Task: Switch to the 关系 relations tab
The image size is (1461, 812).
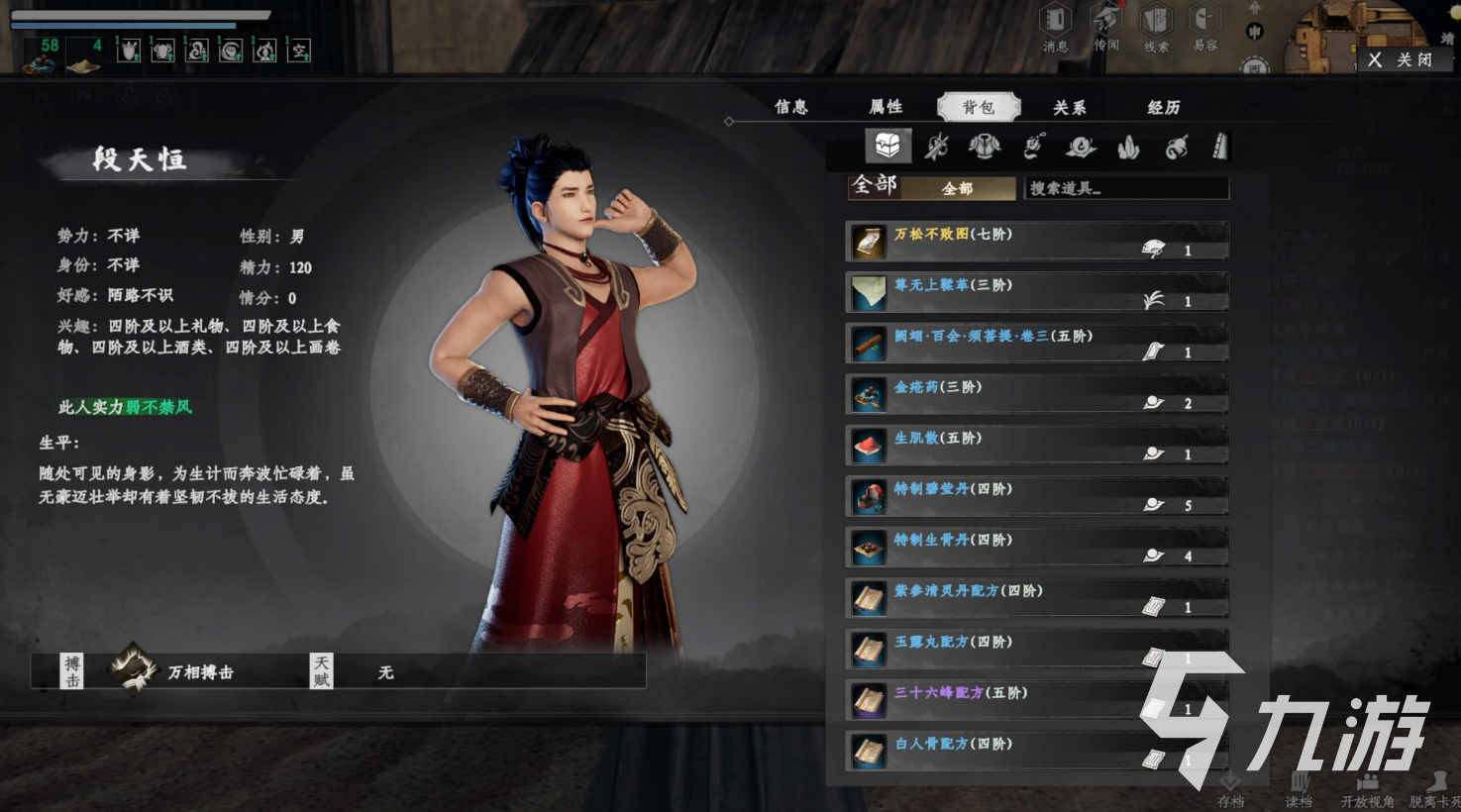Action: point(1069,107)
